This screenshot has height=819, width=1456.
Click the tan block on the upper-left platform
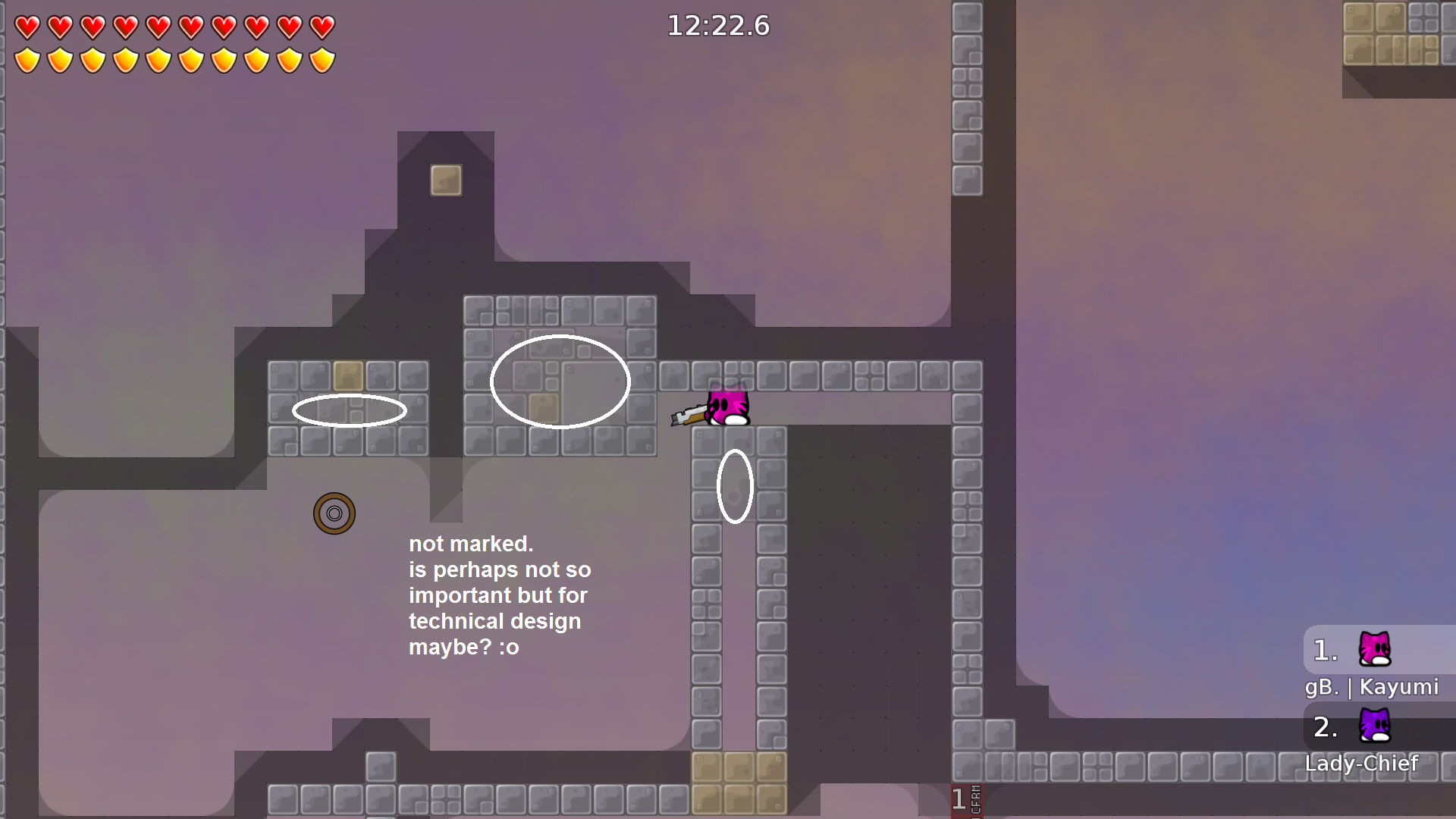pyautogui.click(x=348, y=374)
